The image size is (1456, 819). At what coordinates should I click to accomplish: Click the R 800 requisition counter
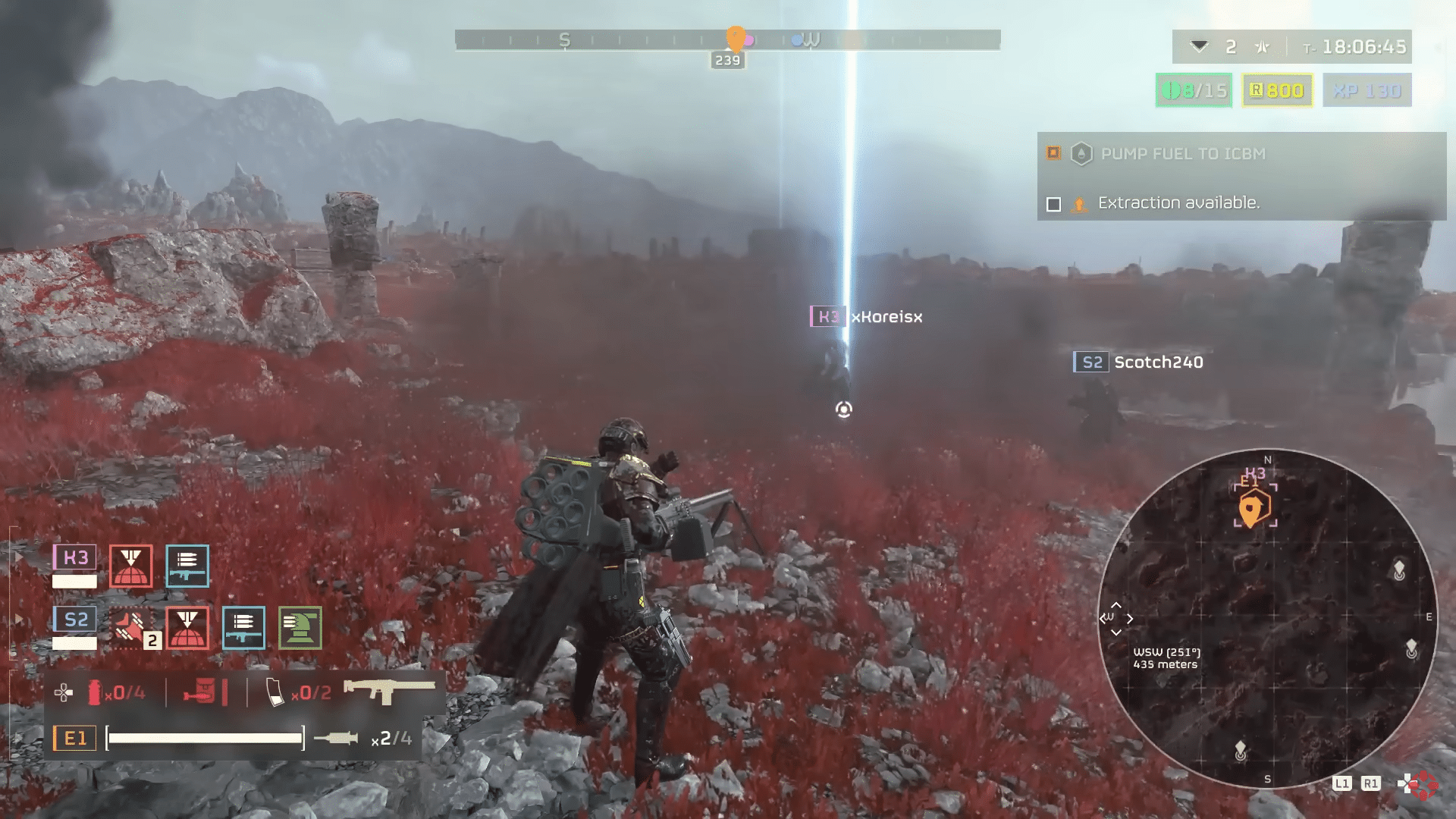[x=1276, y=90]
